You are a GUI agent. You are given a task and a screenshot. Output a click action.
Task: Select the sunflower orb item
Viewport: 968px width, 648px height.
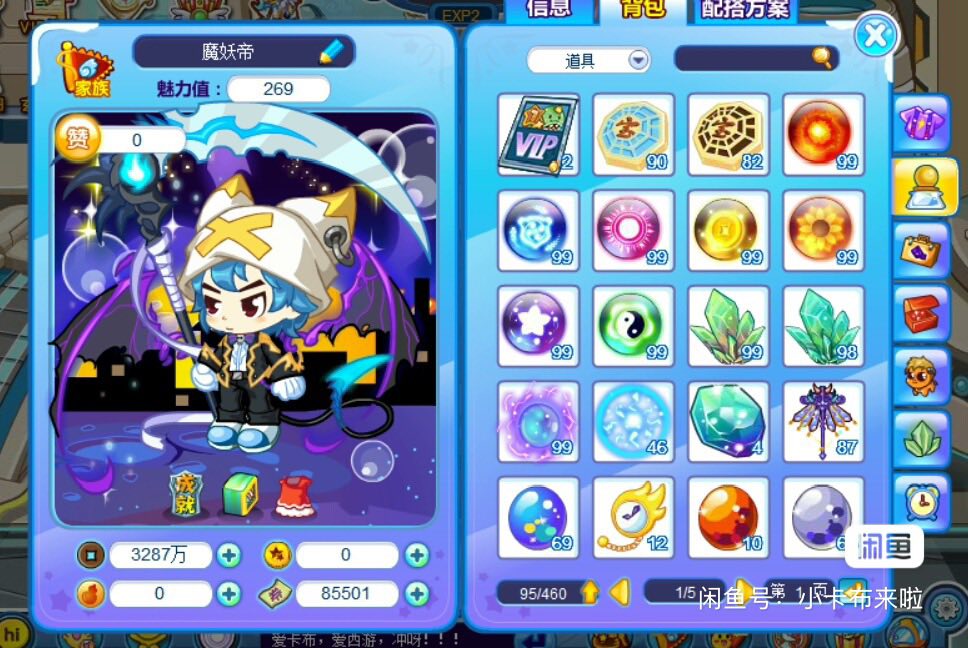[x=823, y=230]
